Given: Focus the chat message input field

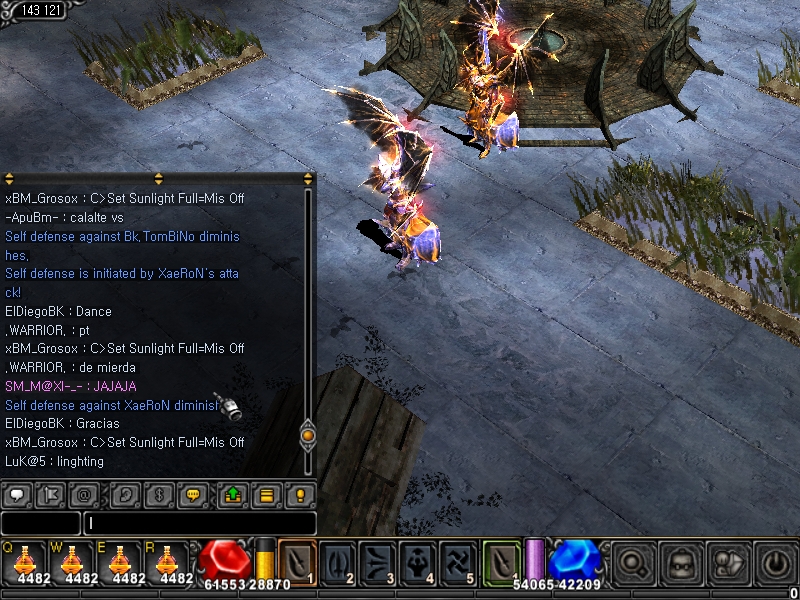Looking at the screenshot, I should click(x=200, y=523).
